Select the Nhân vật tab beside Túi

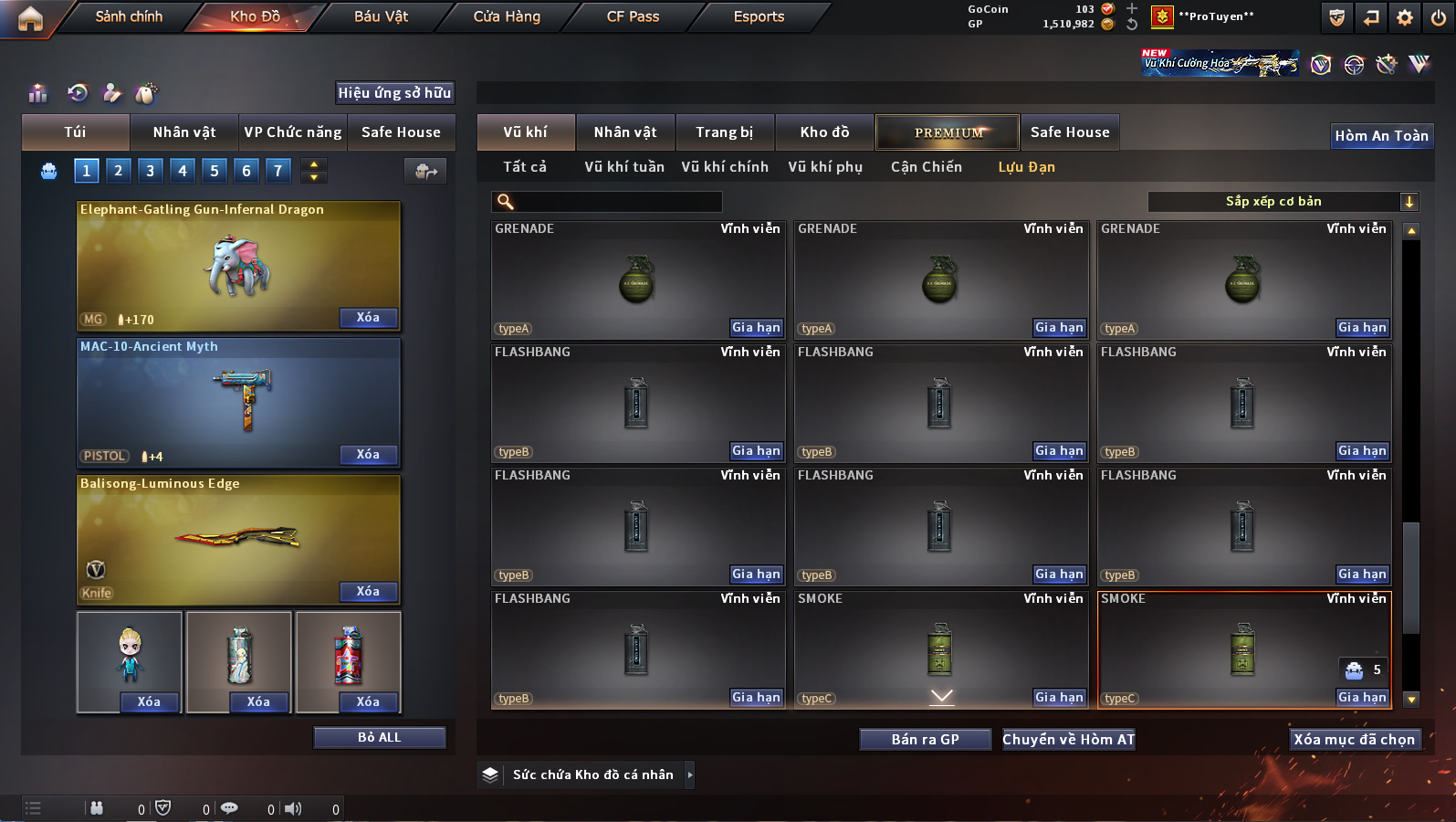[x=184, y=132]
